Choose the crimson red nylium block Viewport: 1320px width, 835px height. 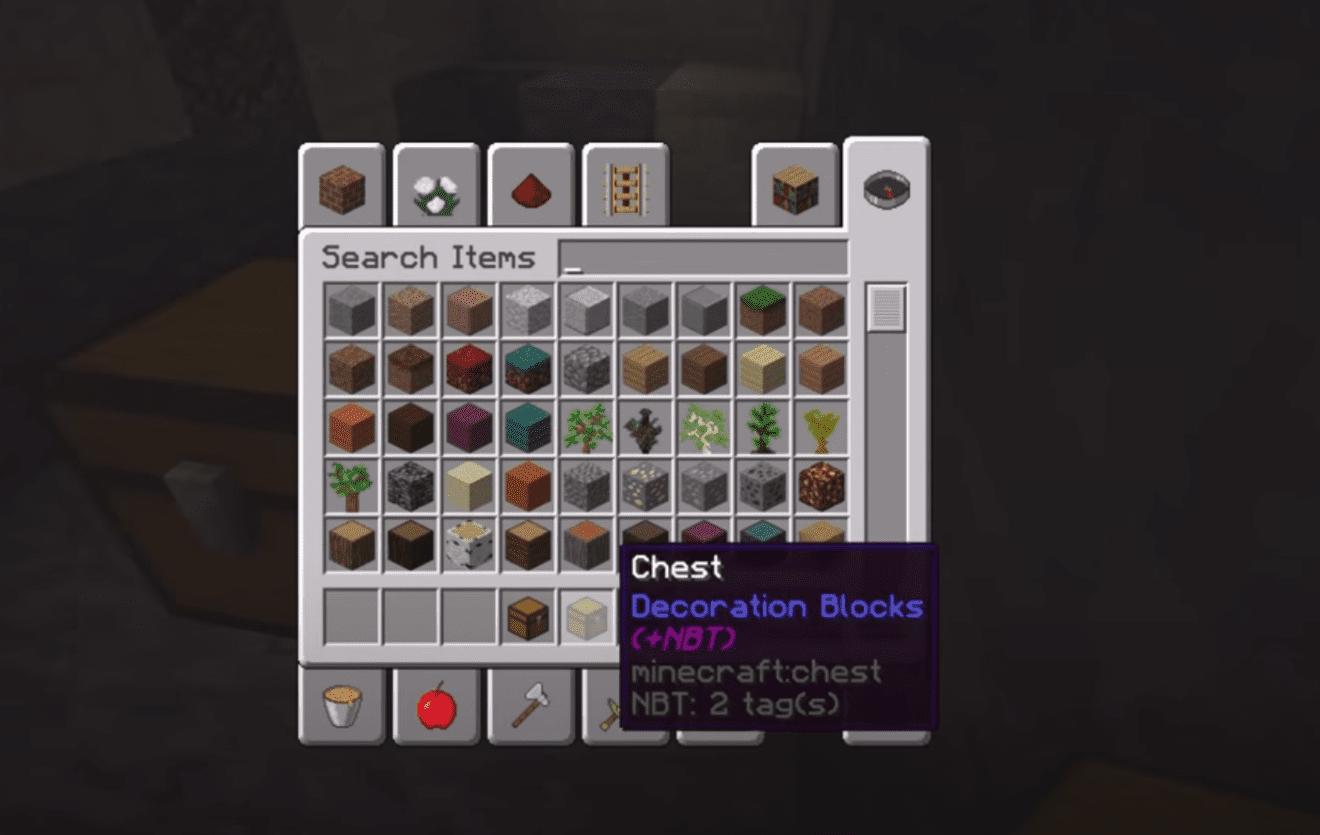pos(470,367)
